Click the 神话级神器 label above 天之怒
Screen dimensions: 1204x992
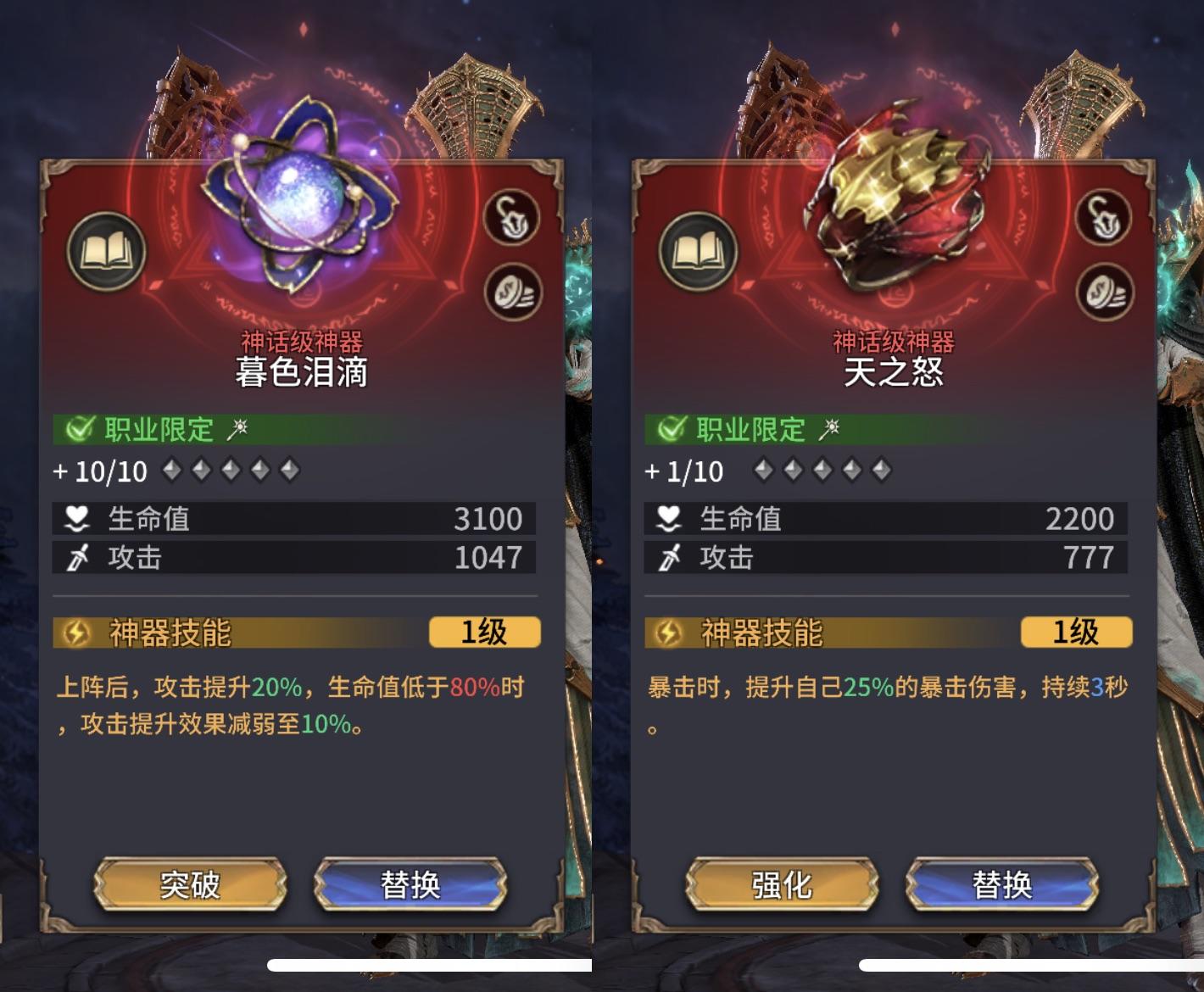pyautogui.click(x=893, y=343)
